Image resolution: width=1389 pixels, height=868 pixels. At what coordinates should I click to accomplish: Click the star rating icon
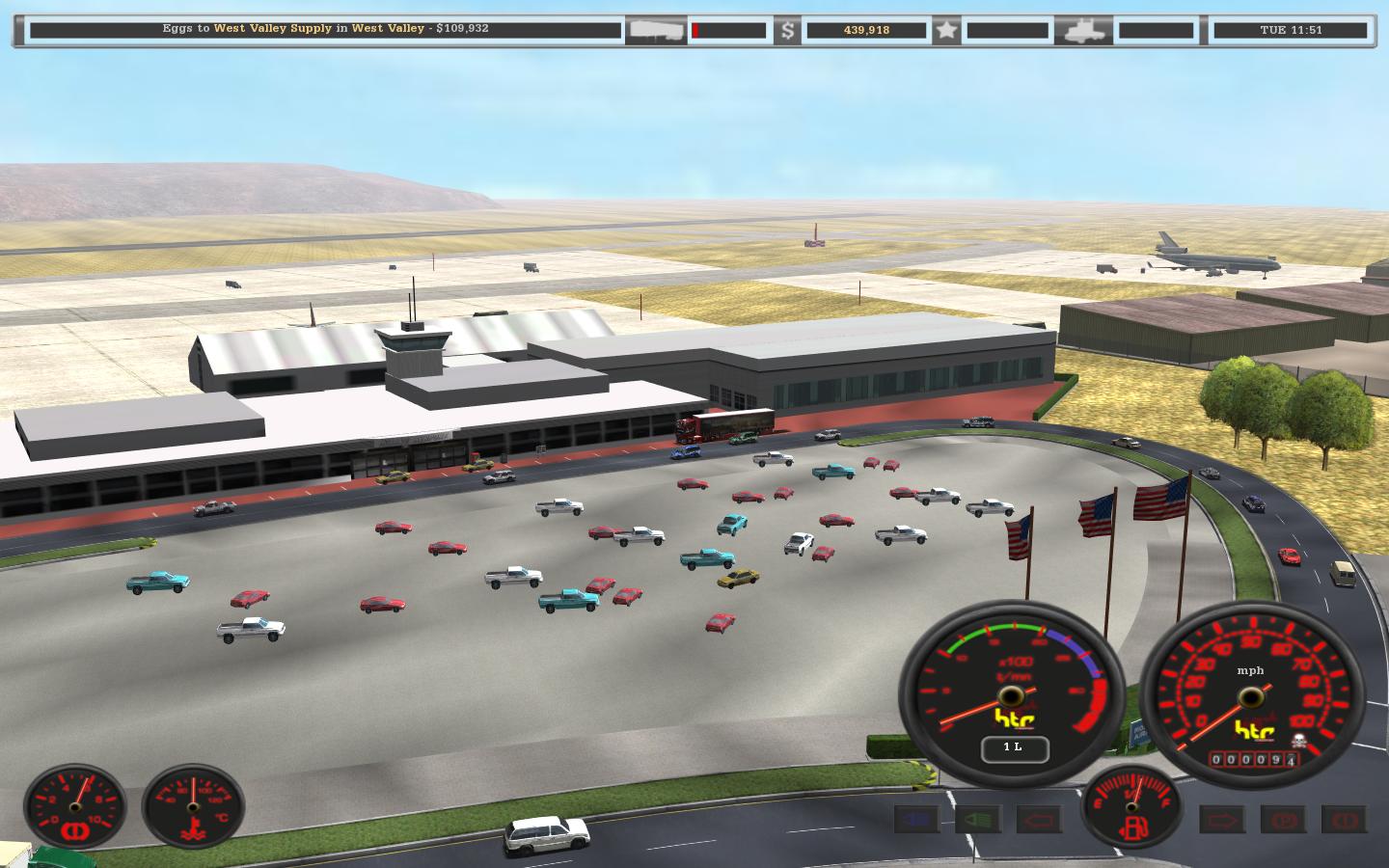pos(946,30)
